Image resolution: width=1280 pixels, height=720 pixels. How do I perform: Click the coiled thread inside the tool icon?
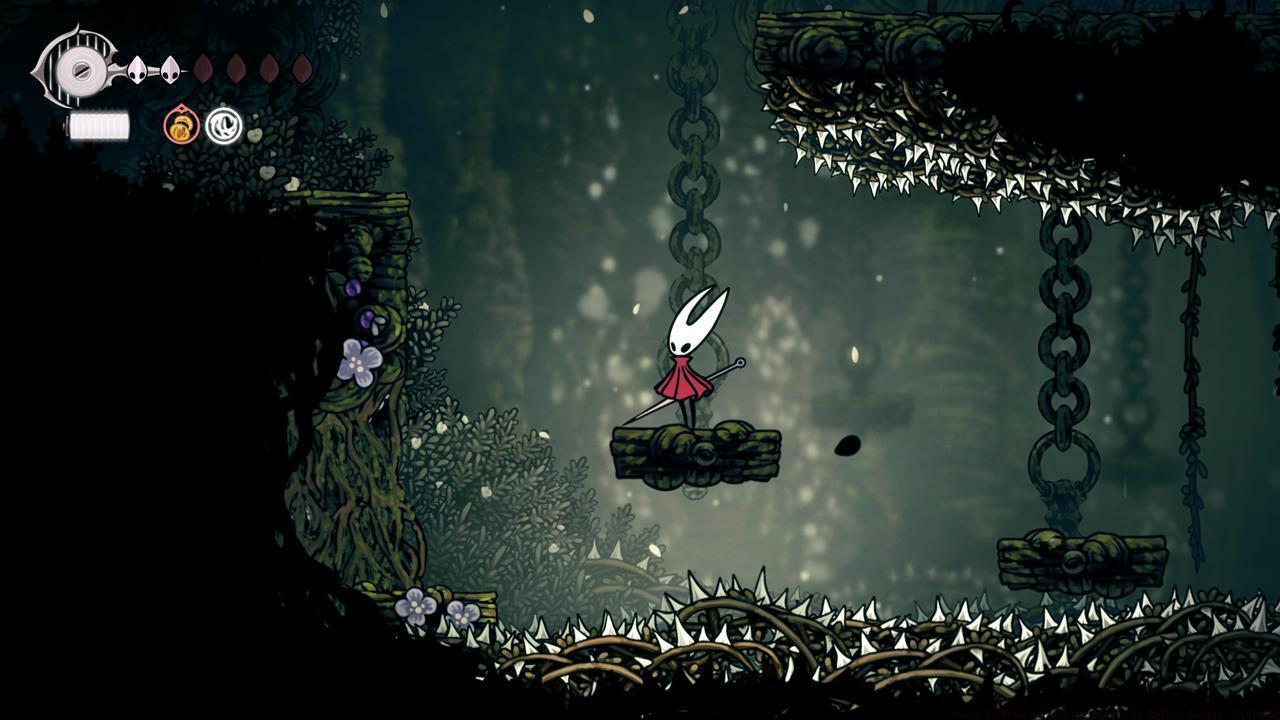coord(223,125)
